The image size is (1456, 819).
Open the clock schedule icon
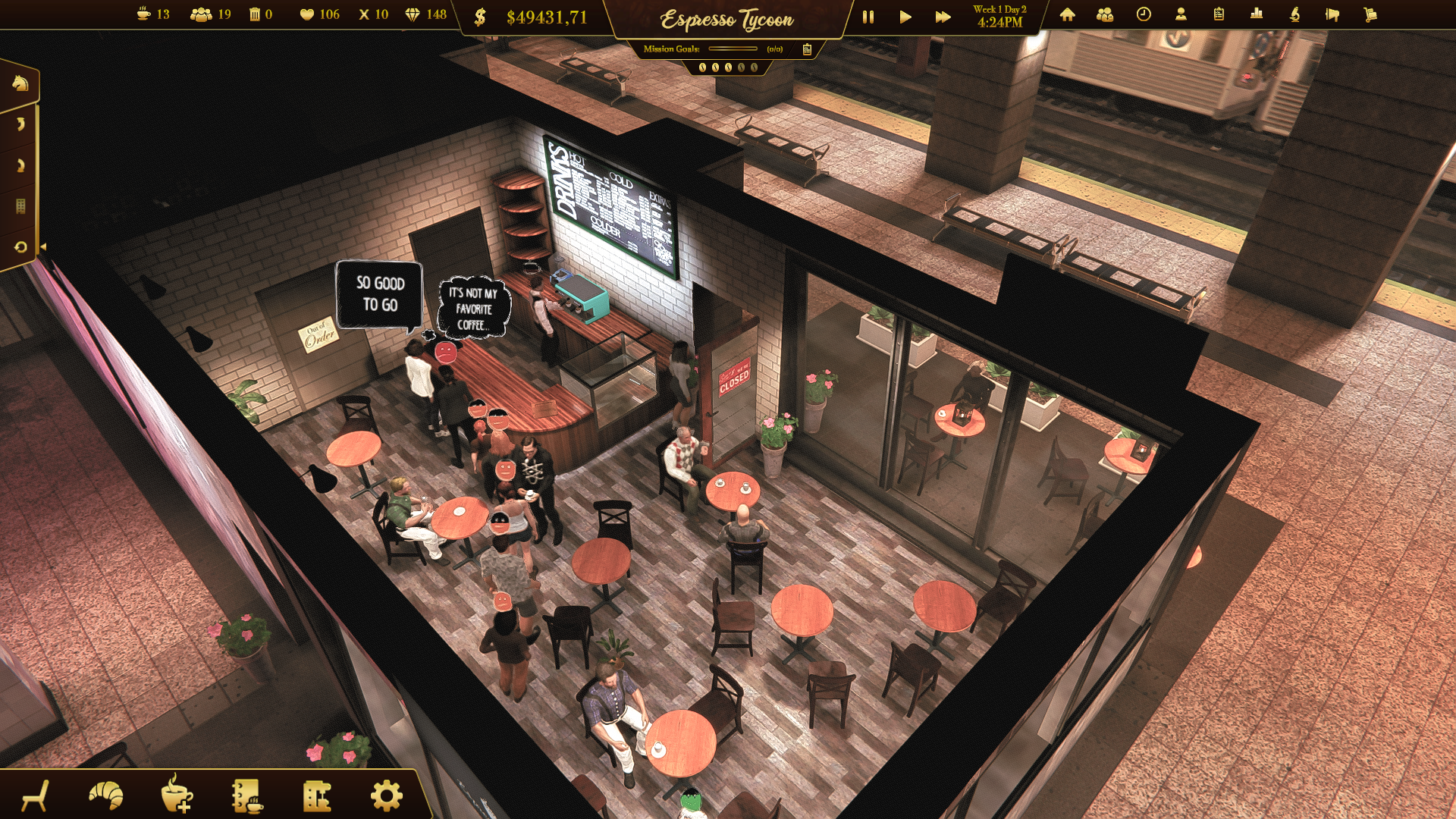coord(1144,14)
